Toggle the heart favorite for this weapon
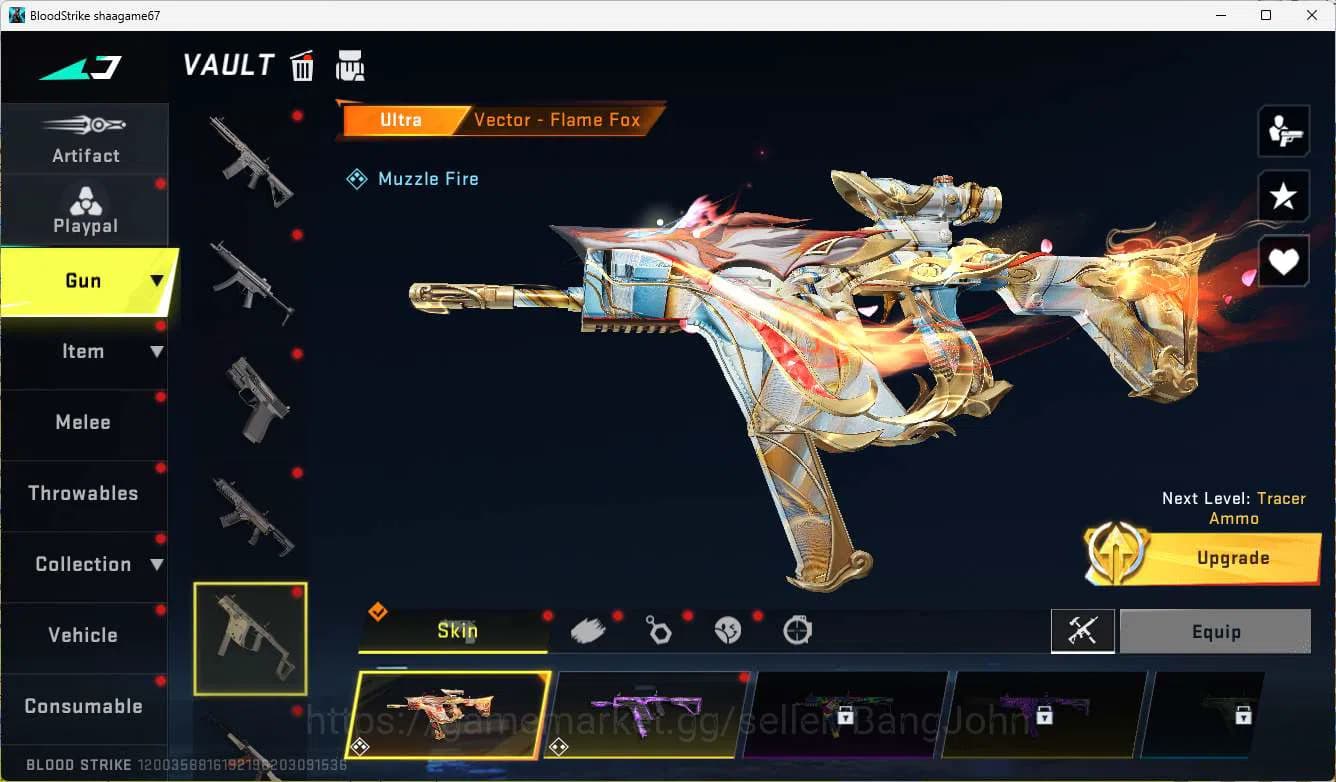1336x782 pixels. pos(1284,261)
